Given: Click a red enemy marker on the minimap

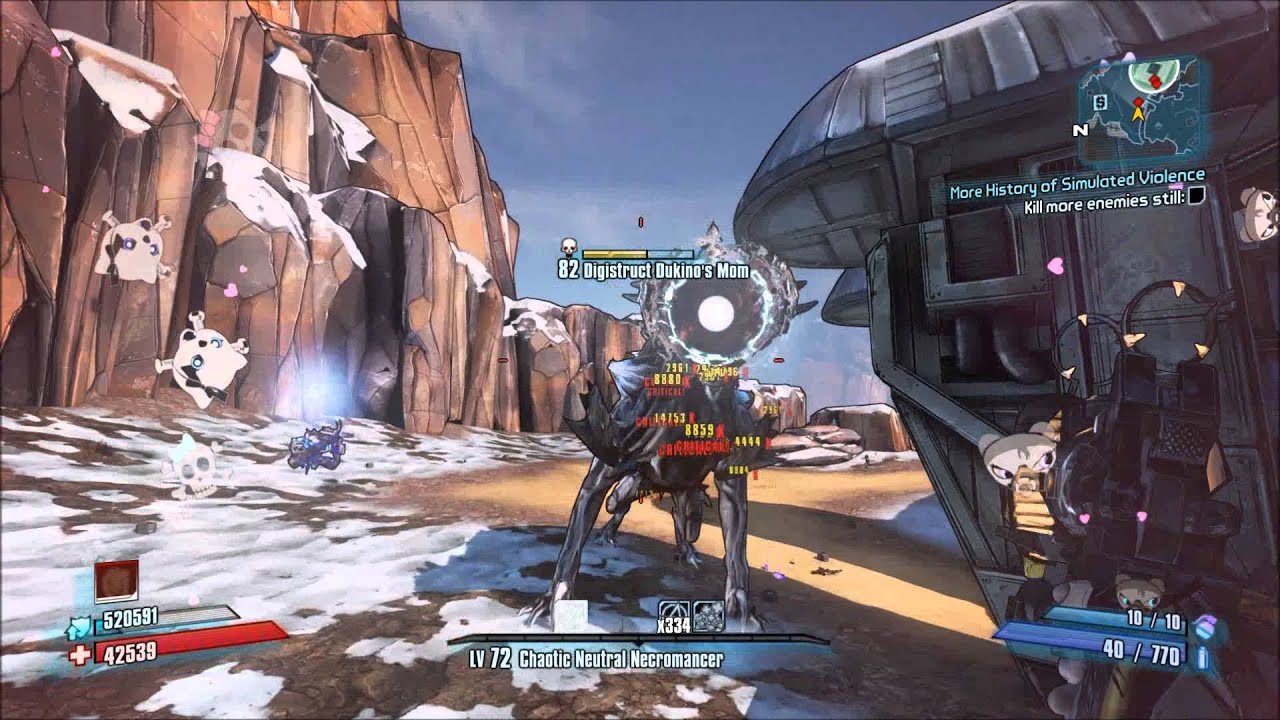Looking at the screenshot, I should click(1155, 80).
